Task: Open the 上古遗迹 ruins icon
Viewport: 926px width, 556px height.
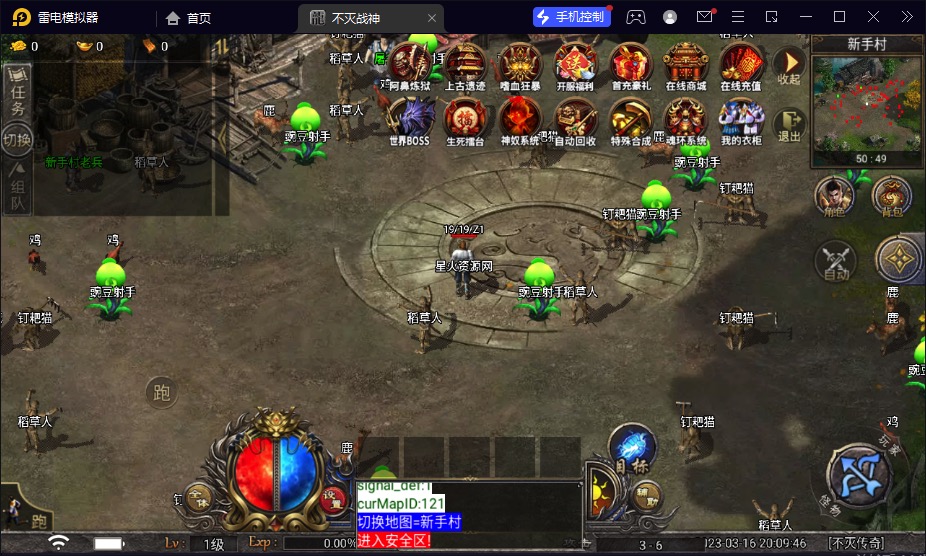Action: (465, 66)
